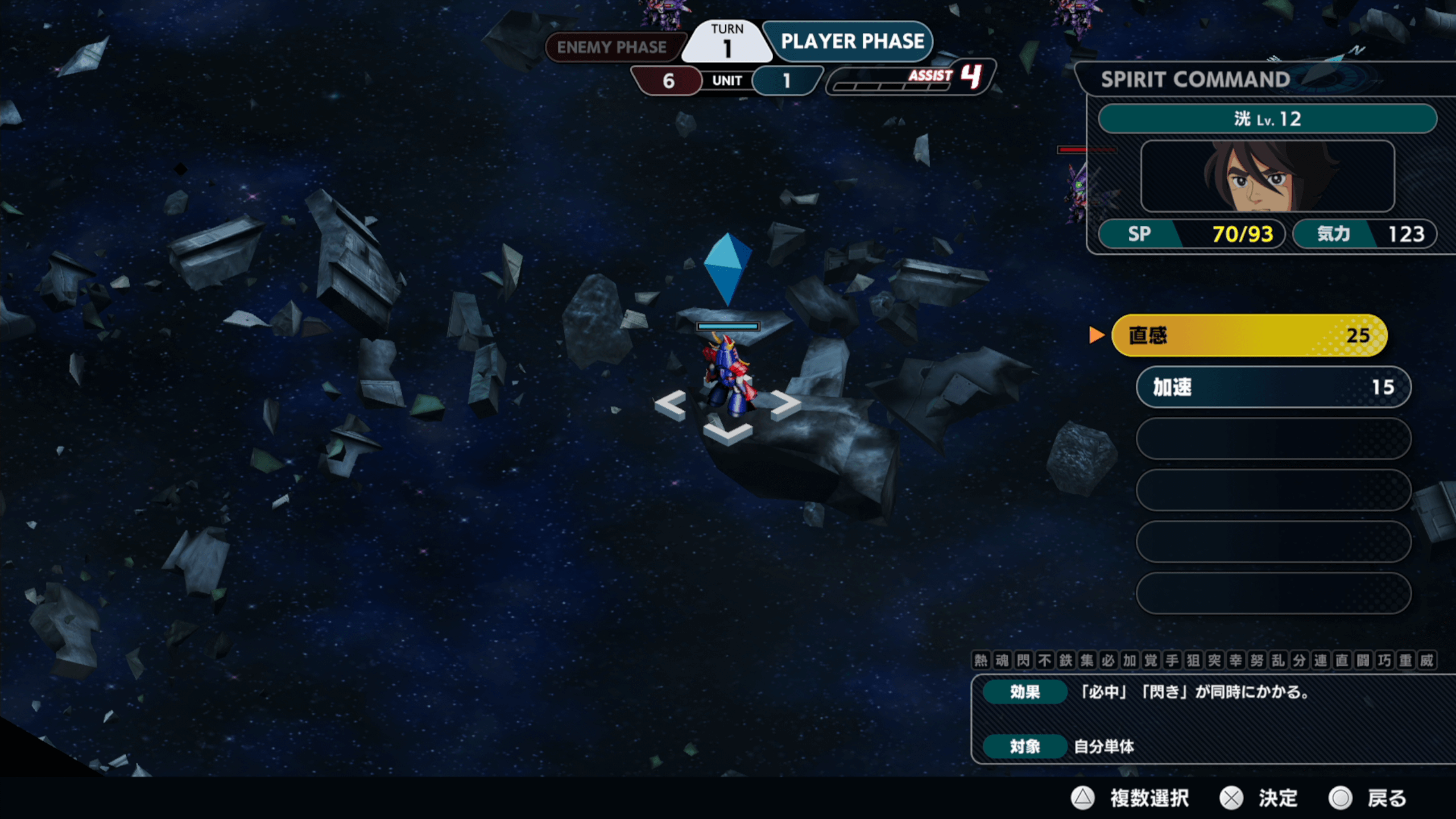Screen dimensions: 1456x819
Task: Click the pilot portrait in Spirit Command panel
Action: (1267, 176)
